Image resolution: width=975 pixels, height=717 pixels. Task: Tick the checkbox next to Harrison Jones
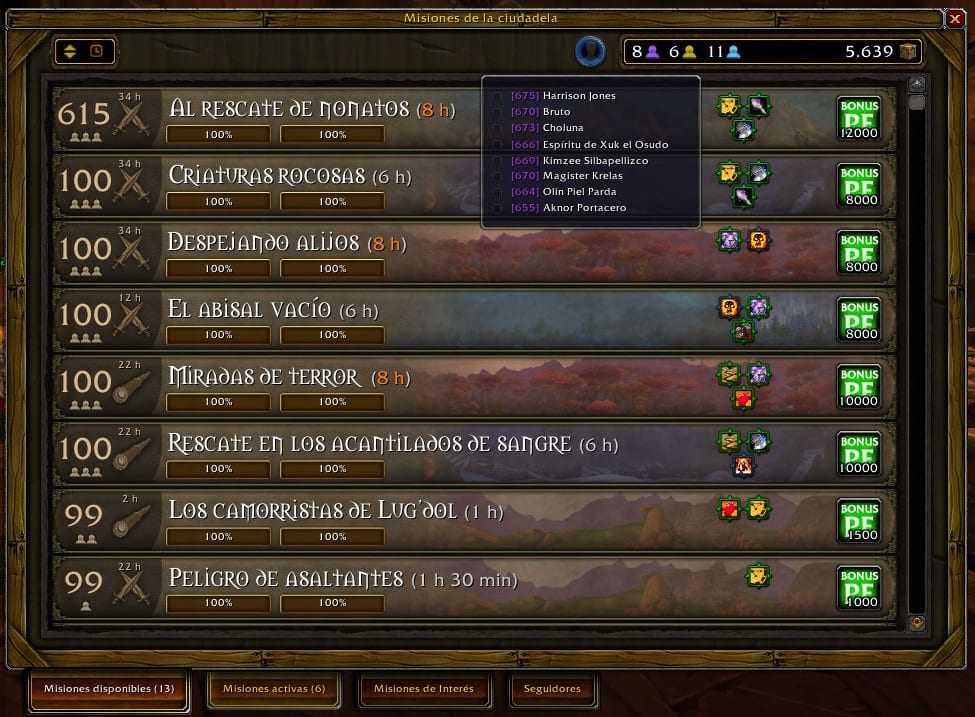tap(498, 96)
